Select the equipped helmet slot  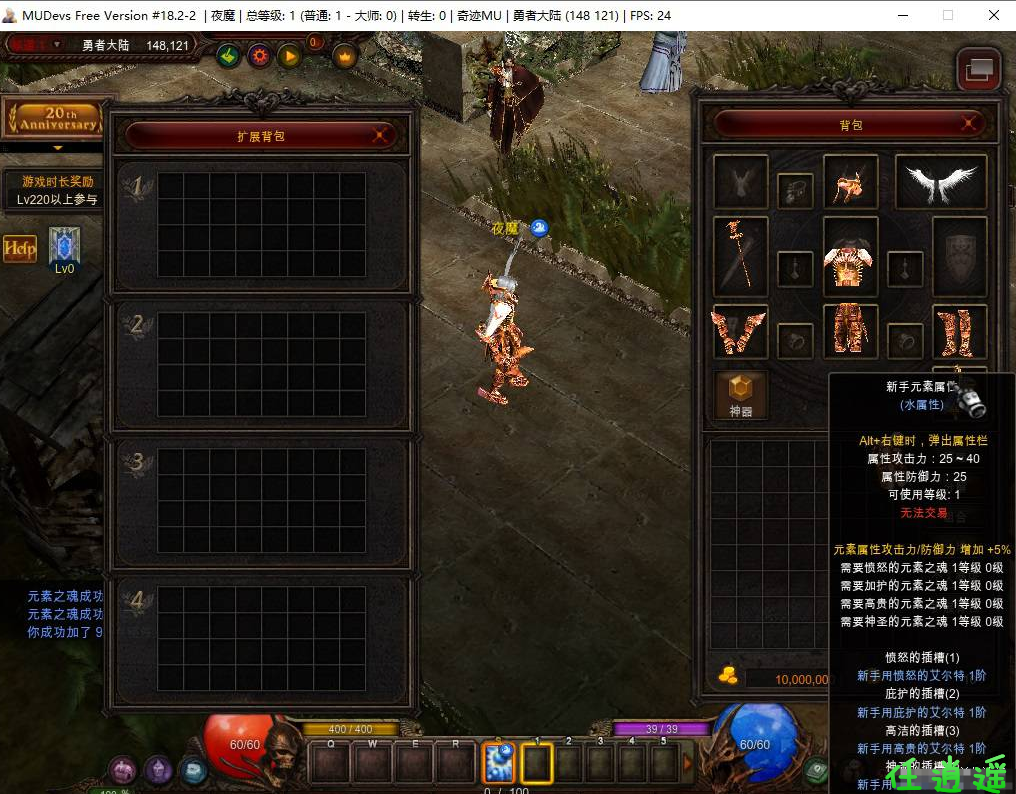click(850, 182)
